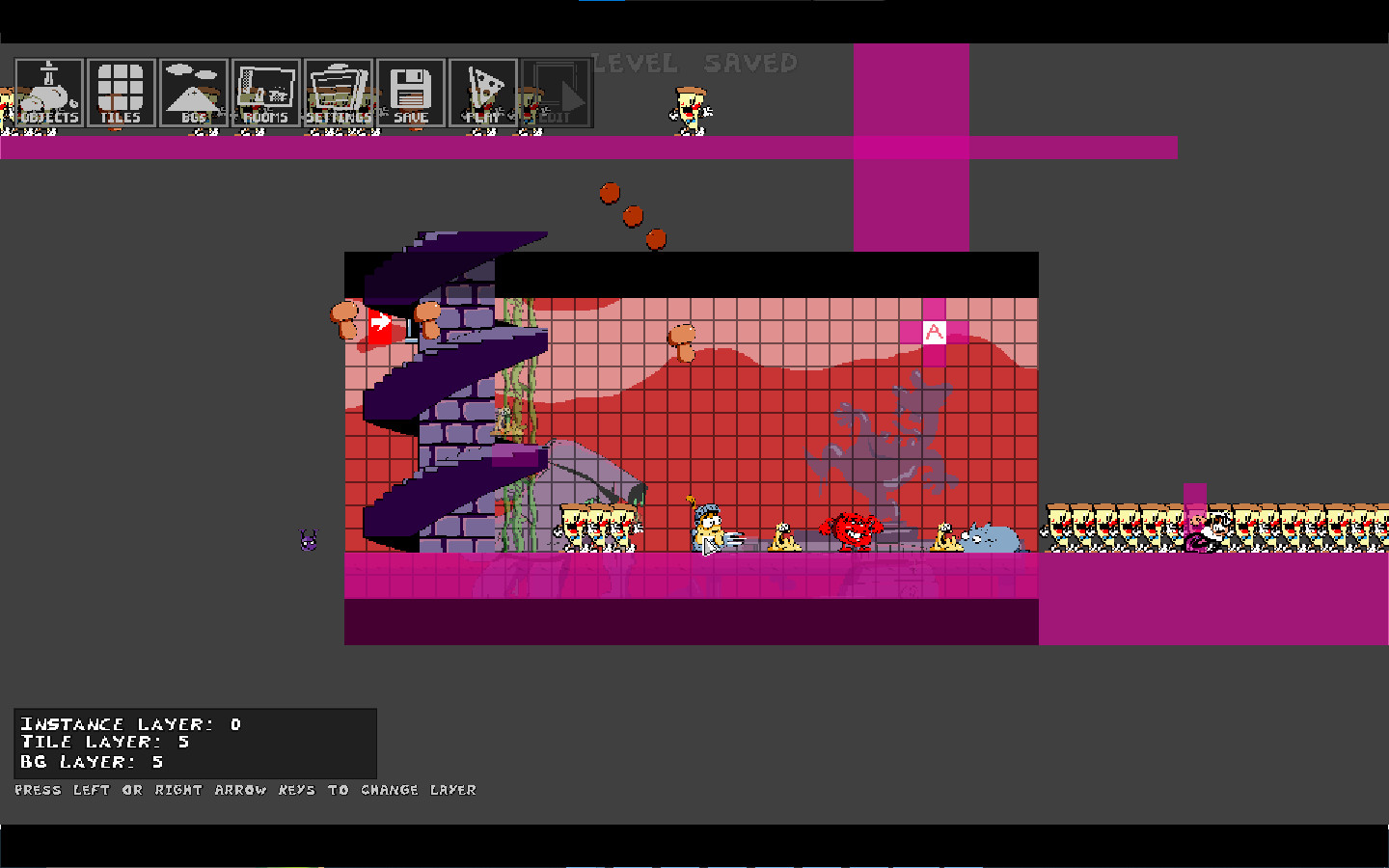This screenshot has width=1389, height=868.
Task: Open the Objects panel
Action: pos(48,93)
